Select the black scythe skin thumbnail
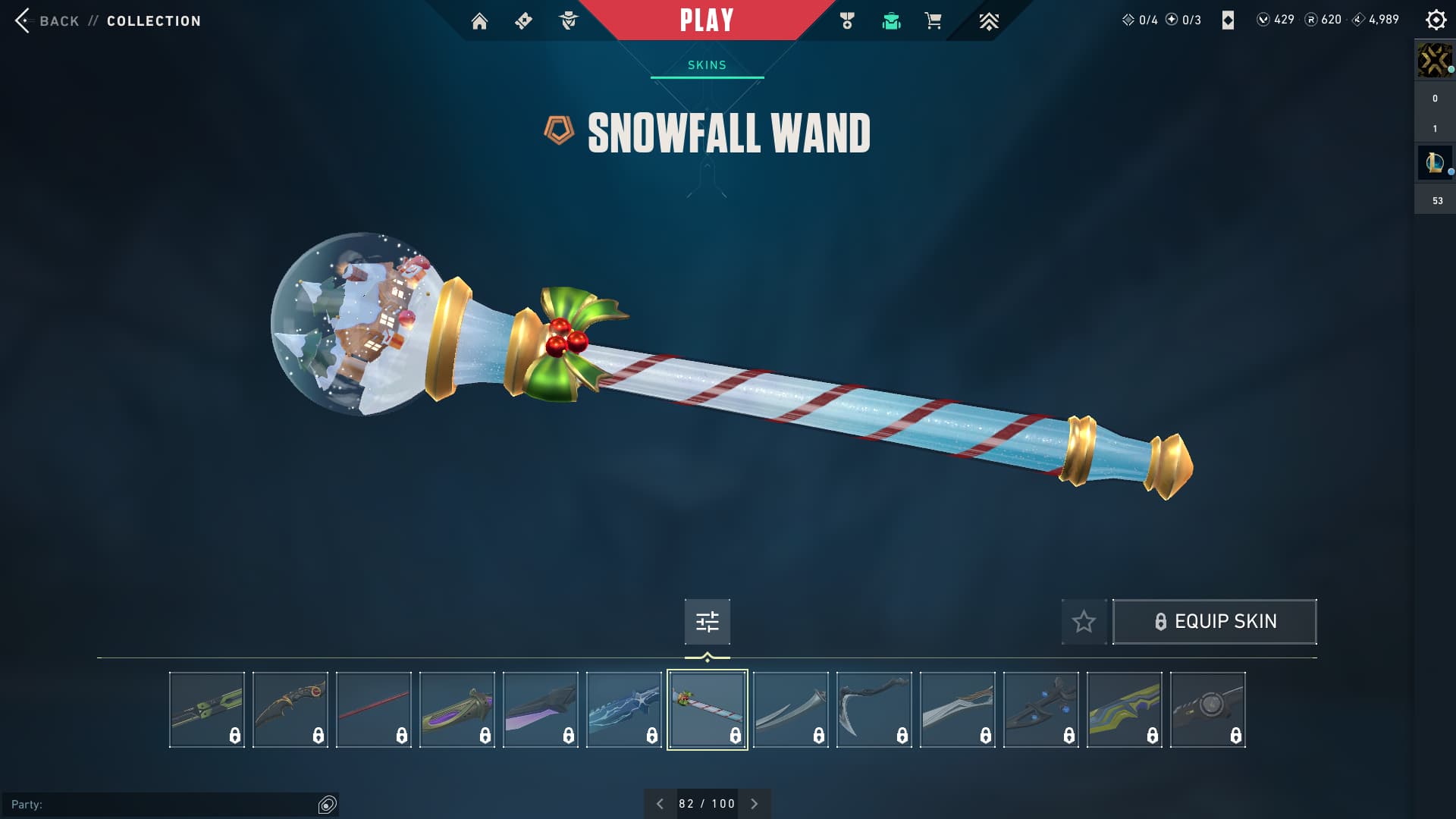 (874, 710)
